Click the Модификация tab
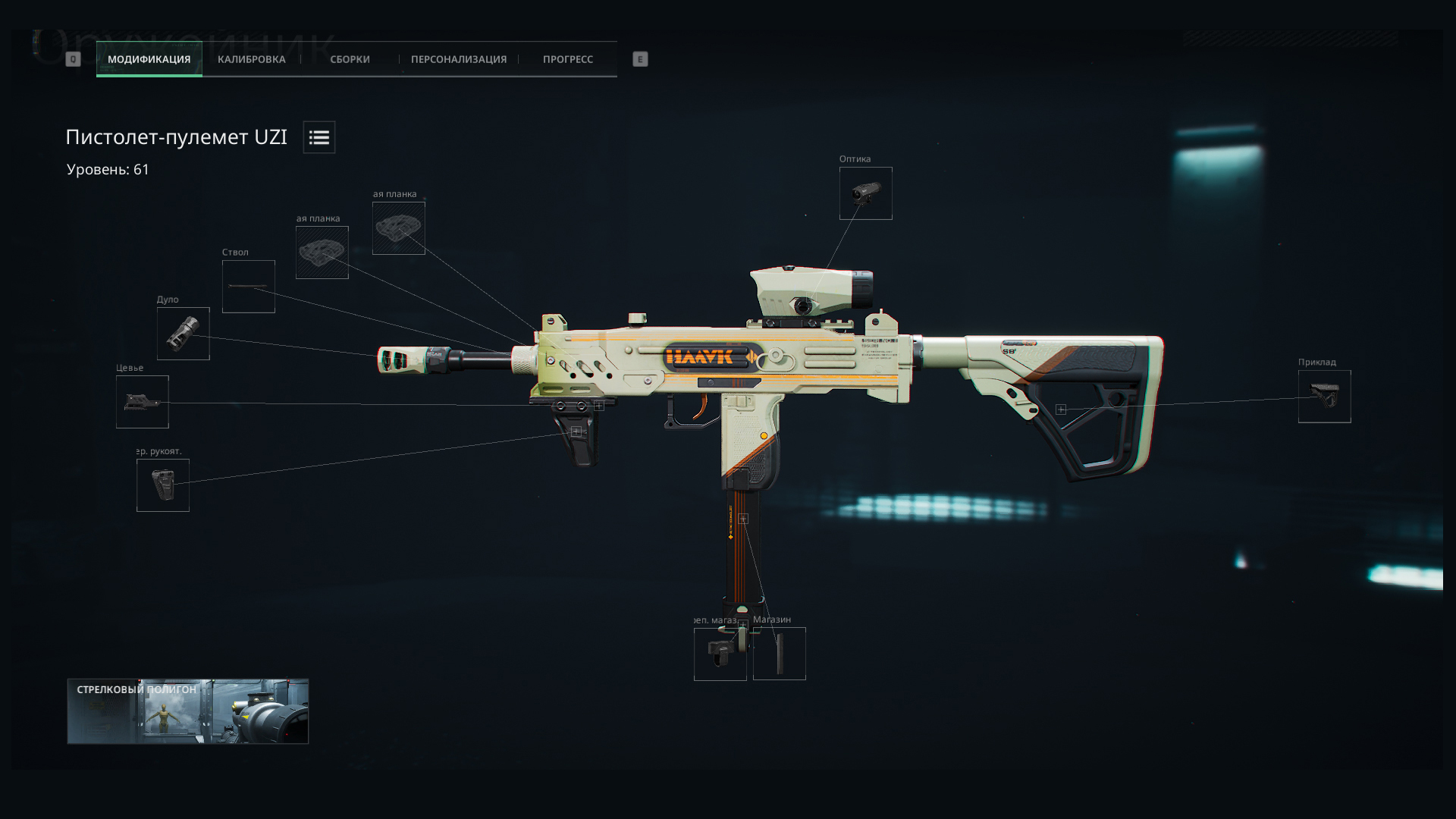 [x=149, y=59]
